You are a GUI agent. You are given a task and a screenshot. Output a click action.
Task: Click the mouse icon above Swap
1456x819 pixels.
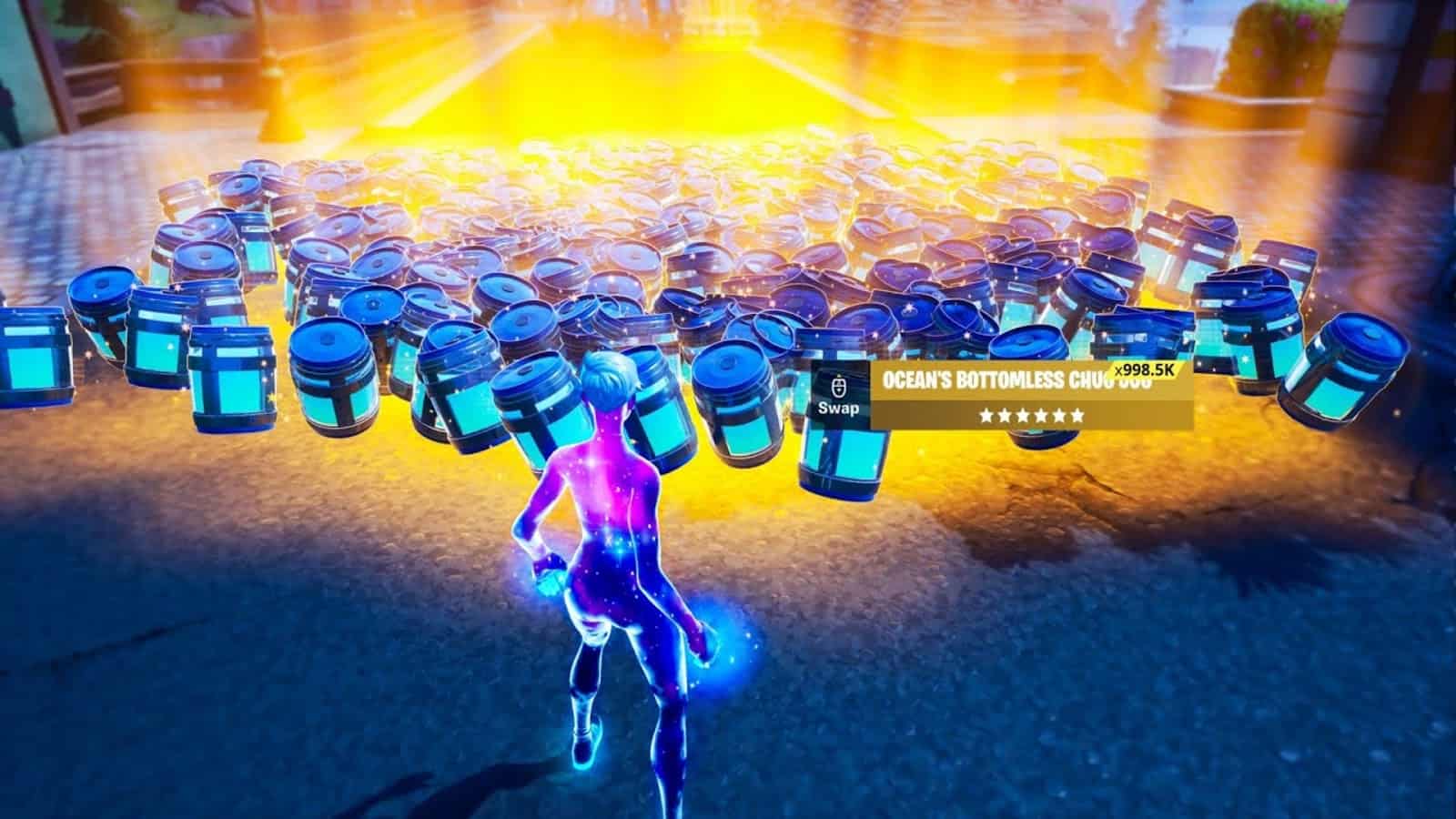point(838,387)
